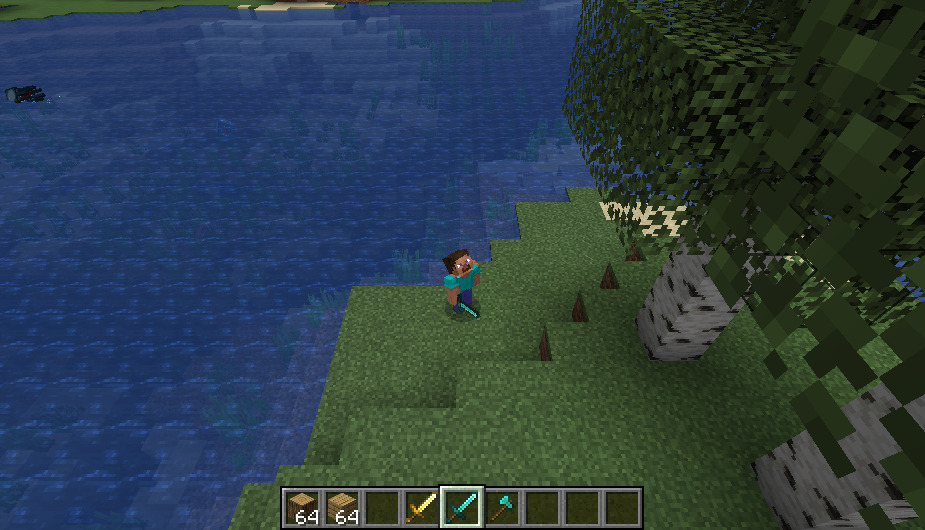Switch to the wooden planks stack slot
The image size is (925, 530).
point(342,508)
